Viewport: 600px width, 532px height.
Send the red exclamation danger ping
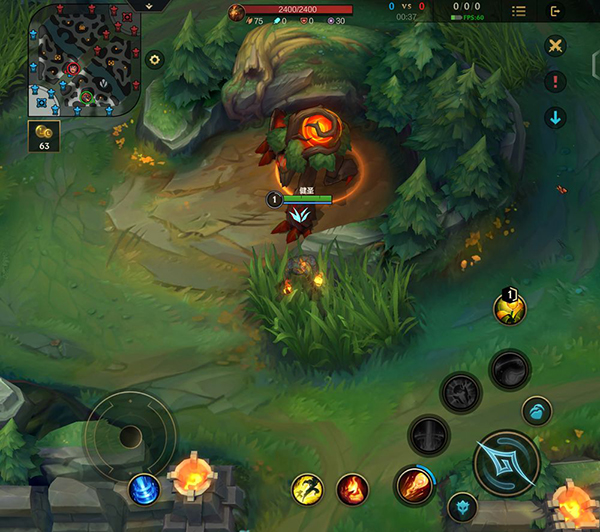tap(556, 82)
